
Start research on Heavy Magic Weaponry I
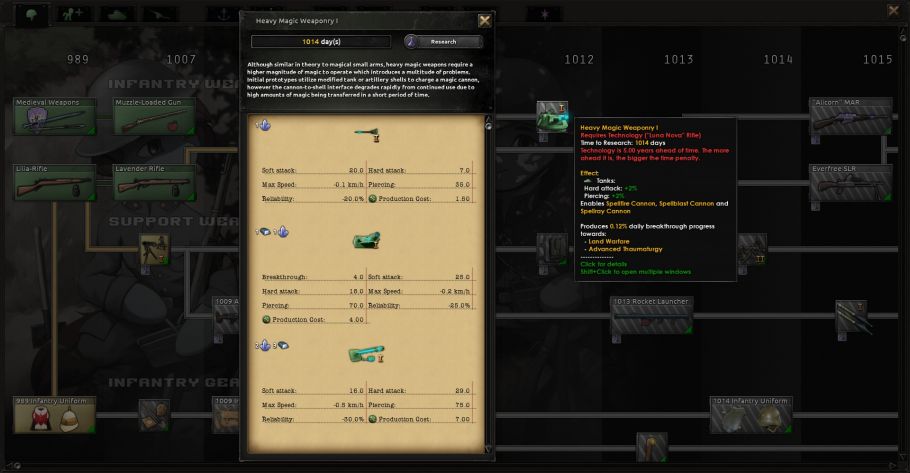[443, 42]
